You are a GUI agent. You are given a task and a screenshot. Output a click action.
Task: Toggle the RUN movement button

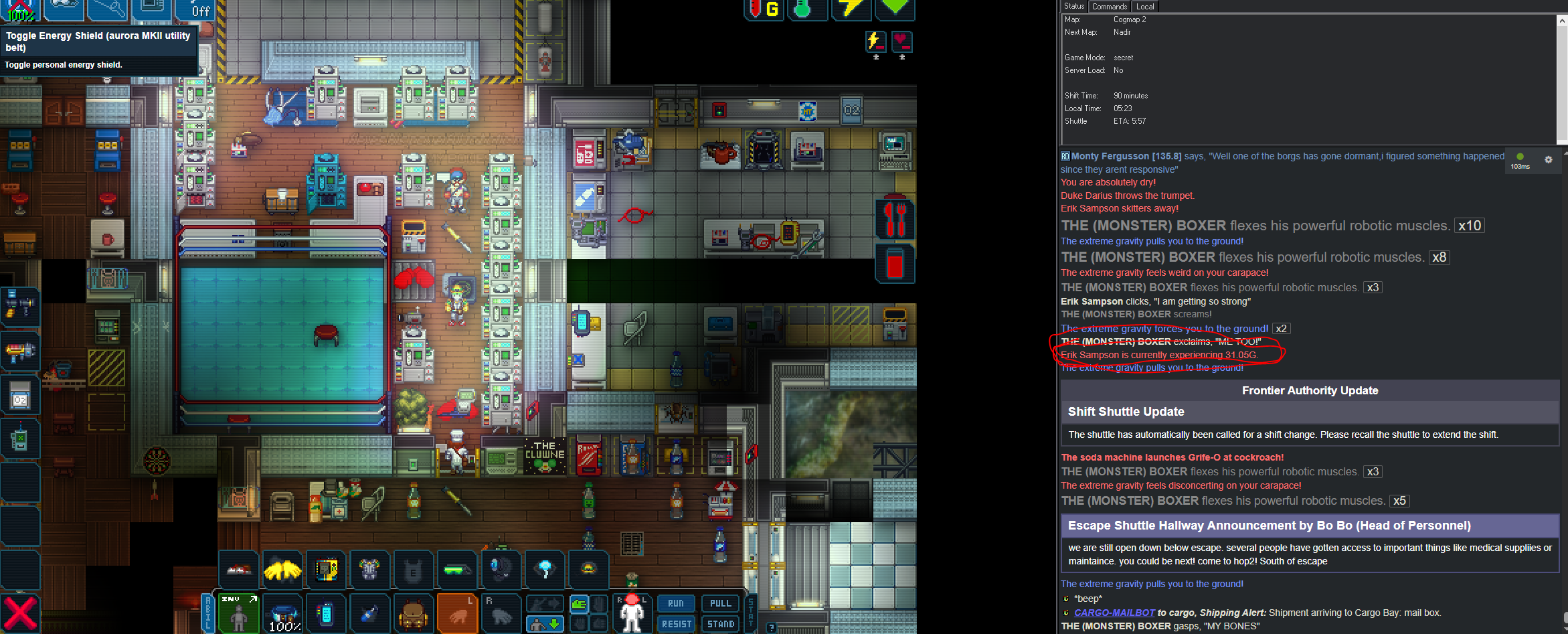[676, 603]
